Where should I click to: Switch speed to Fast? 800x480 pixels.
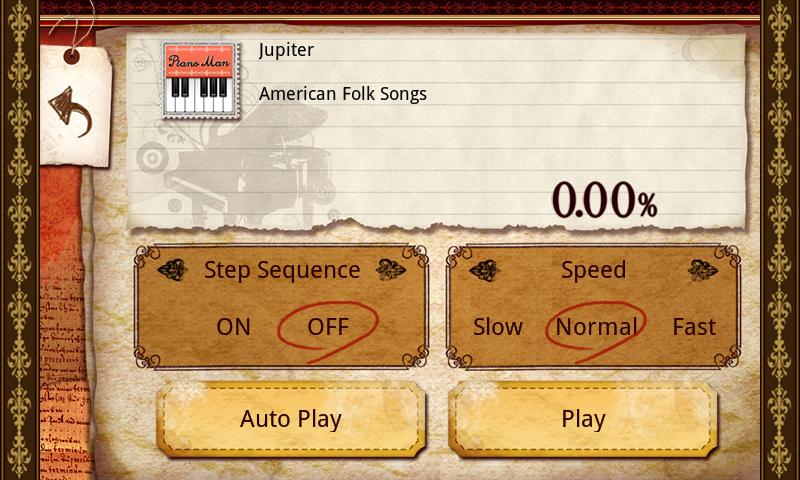pyautogui.click(x=694, y=327)
